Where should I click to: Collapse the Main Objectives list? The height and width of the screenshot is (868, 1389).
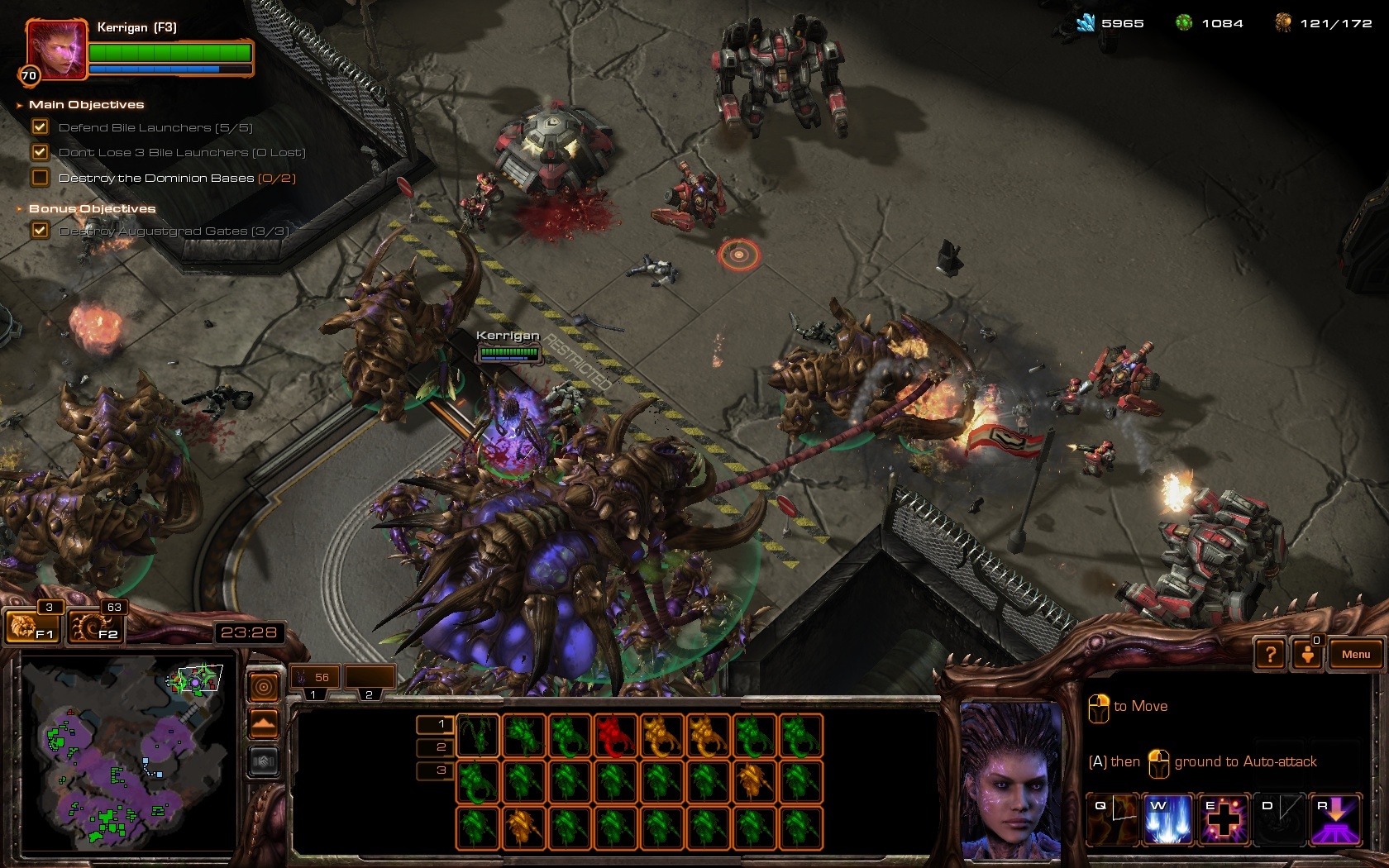click(x=20, y=105)
